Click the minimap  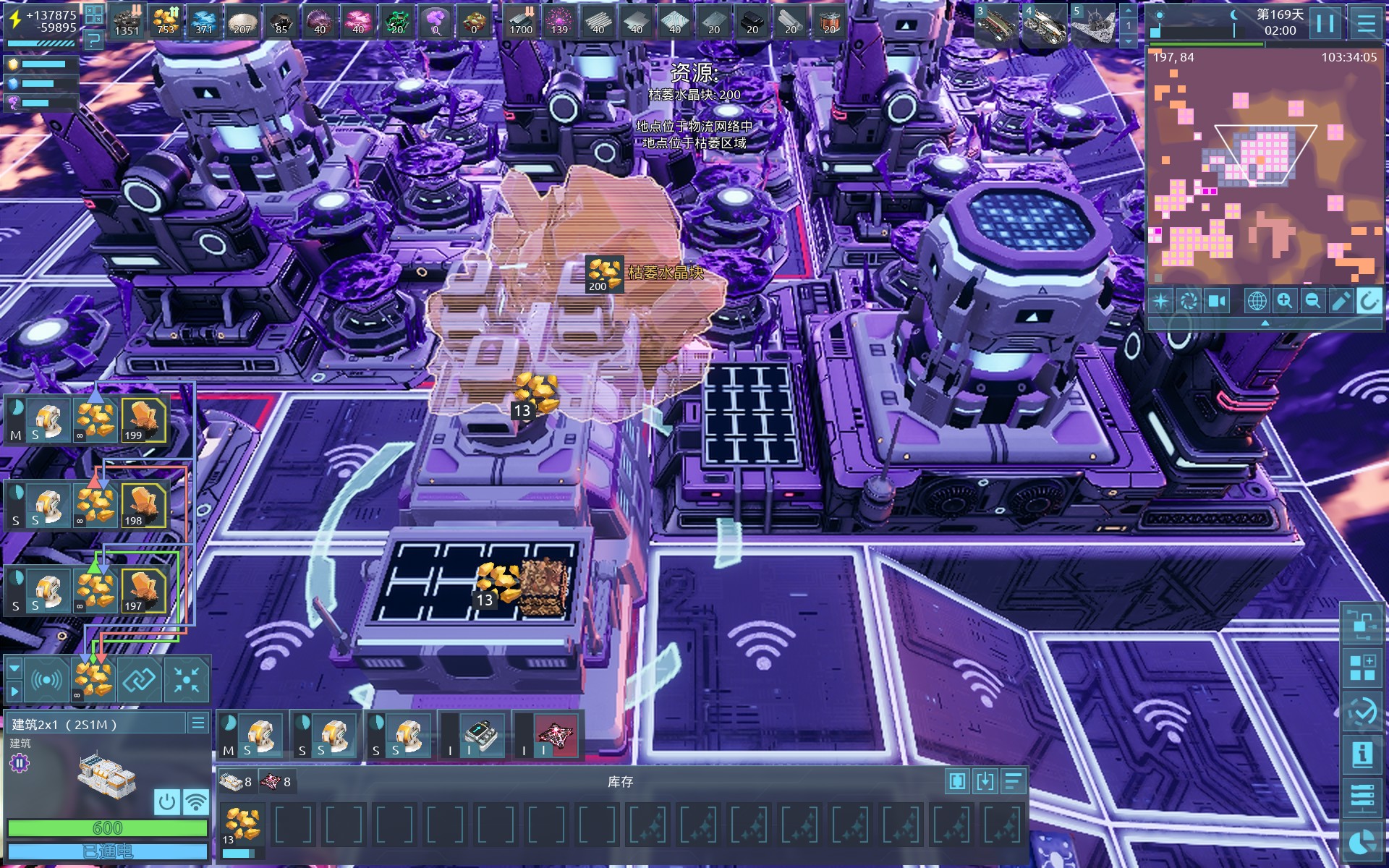(x=1265, y=166)
